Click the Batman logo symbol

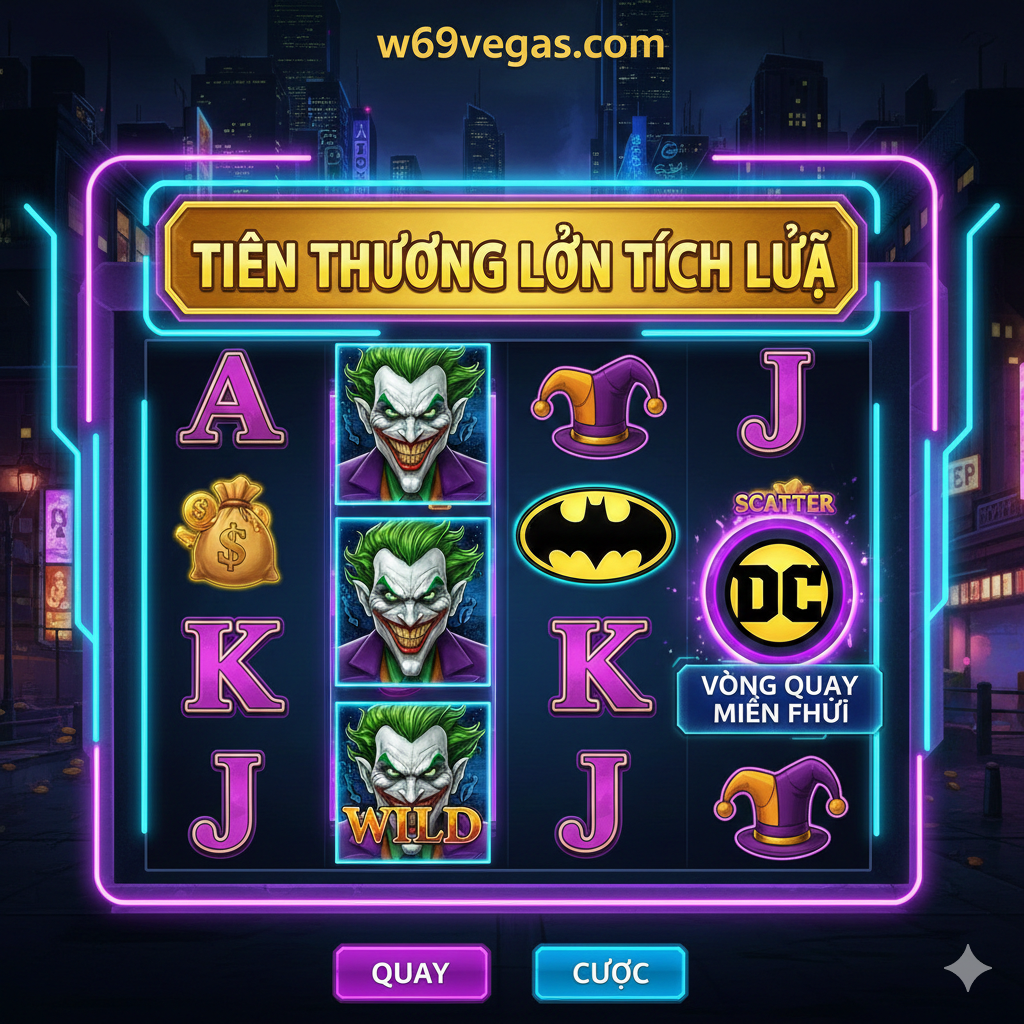pyautogui.click(x=596, y=535)
